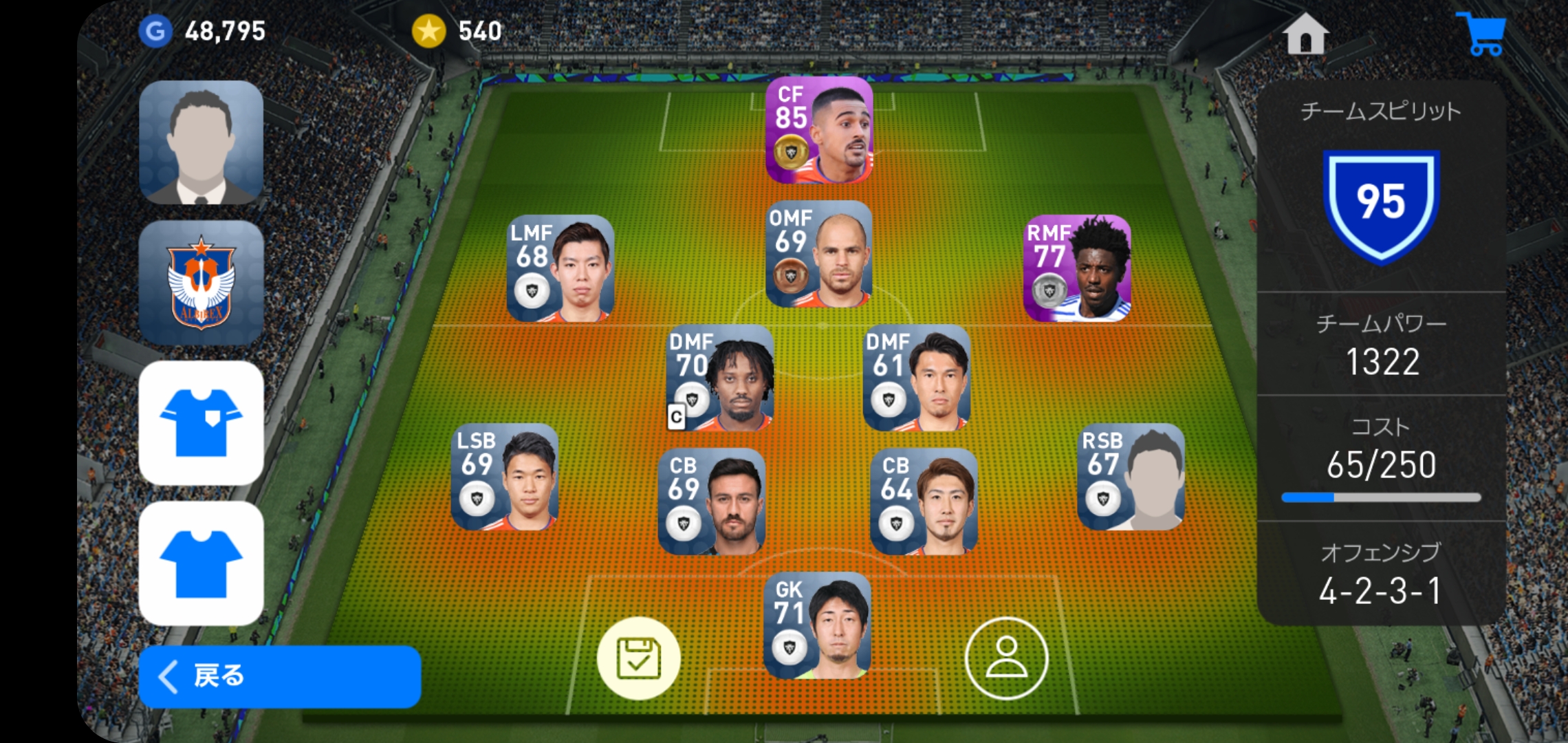Select the captain DMF 70 card
This screenshot has width=1568, height=743.
pyautogui.click(x=720, y=378)
